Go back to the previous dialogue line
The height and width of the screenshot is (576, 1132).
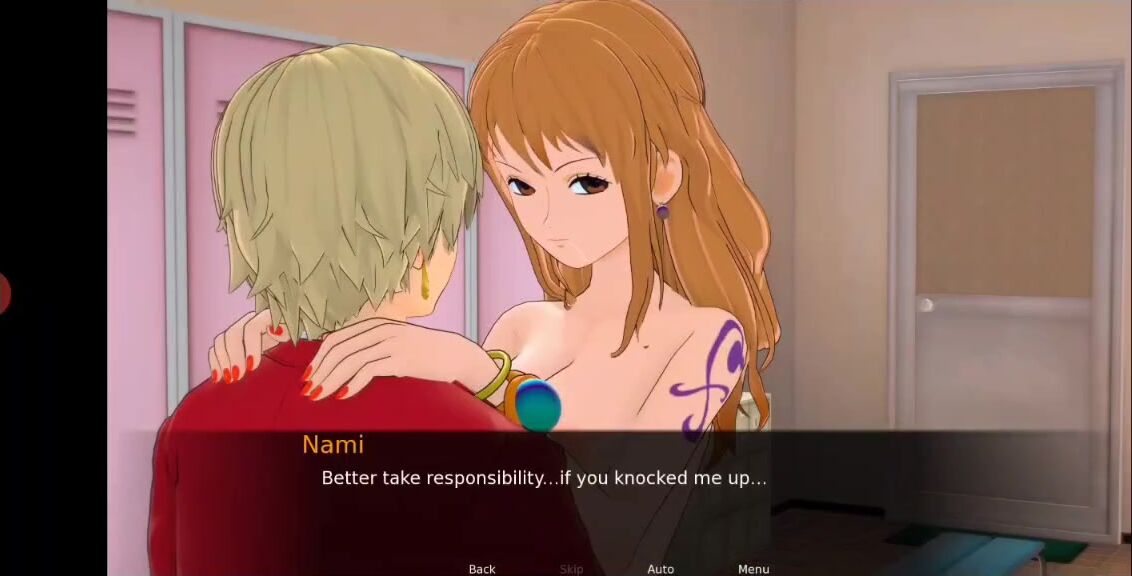pos(482,569)
